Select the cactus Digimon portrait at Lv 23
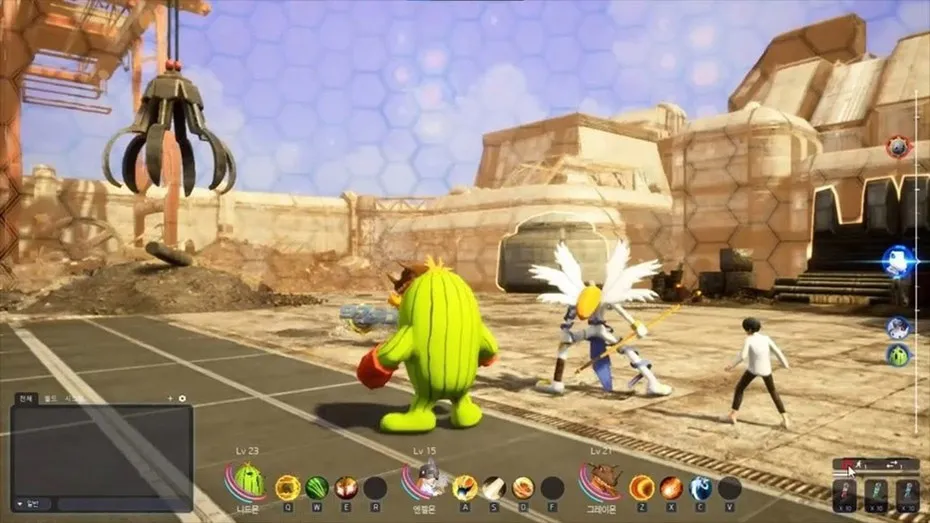This screenshot has width=930, height=523. (247, 481)
